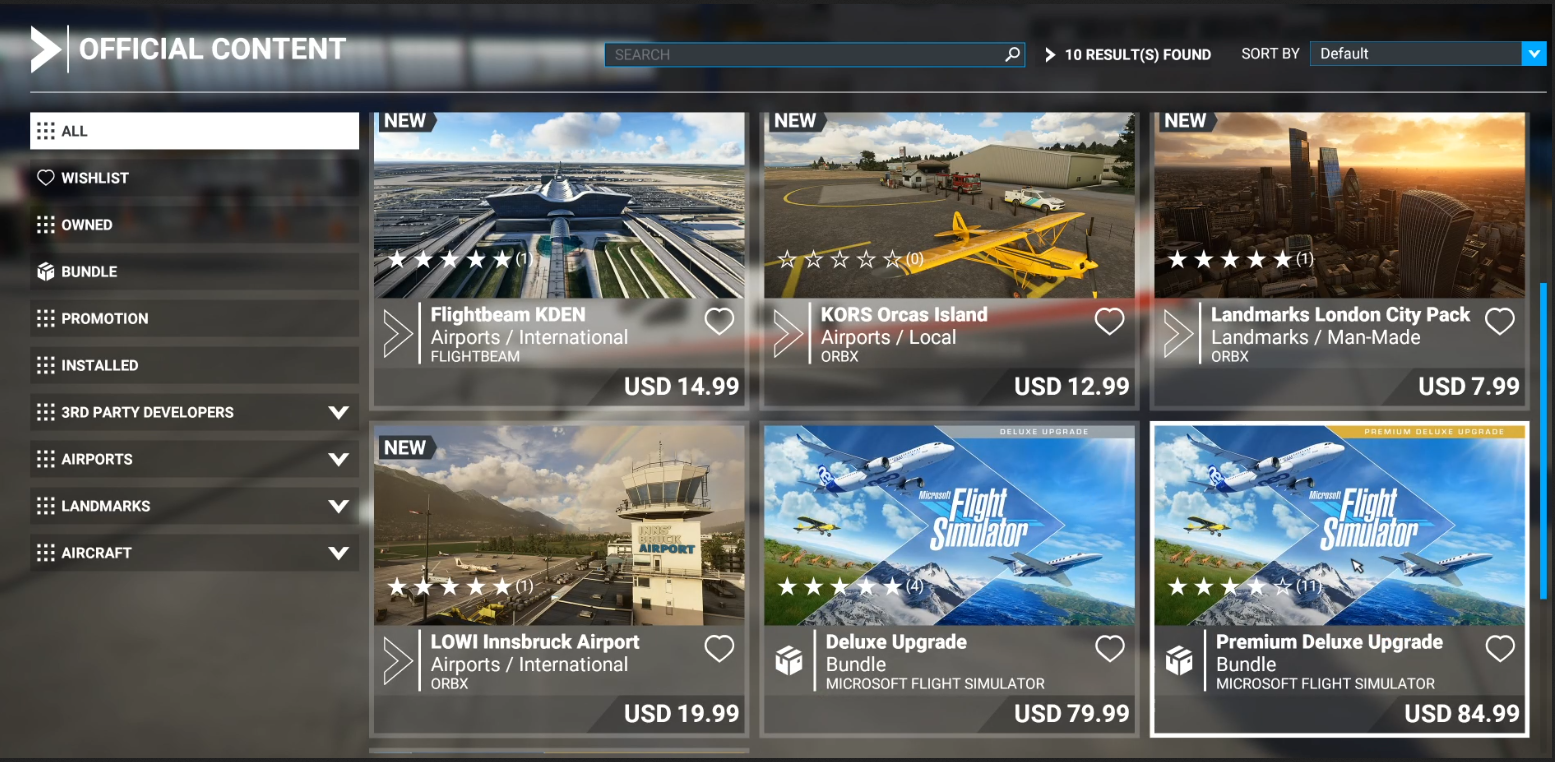
Task: Toggle the wishlist heart on Landmarks London City Pack
Action: coord(1499,321)
